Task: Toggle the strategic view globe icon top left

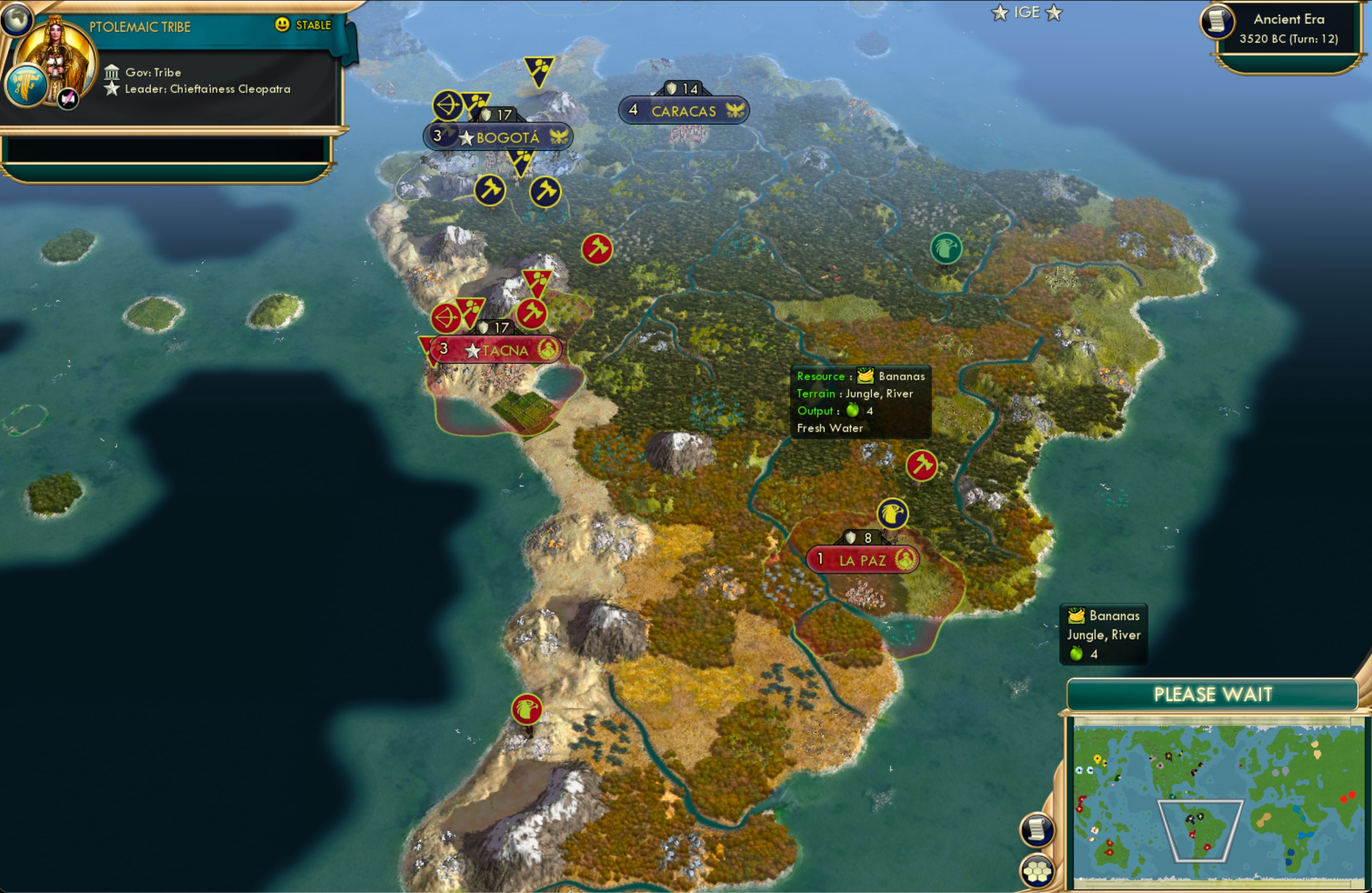Action: tap(16, 19)
